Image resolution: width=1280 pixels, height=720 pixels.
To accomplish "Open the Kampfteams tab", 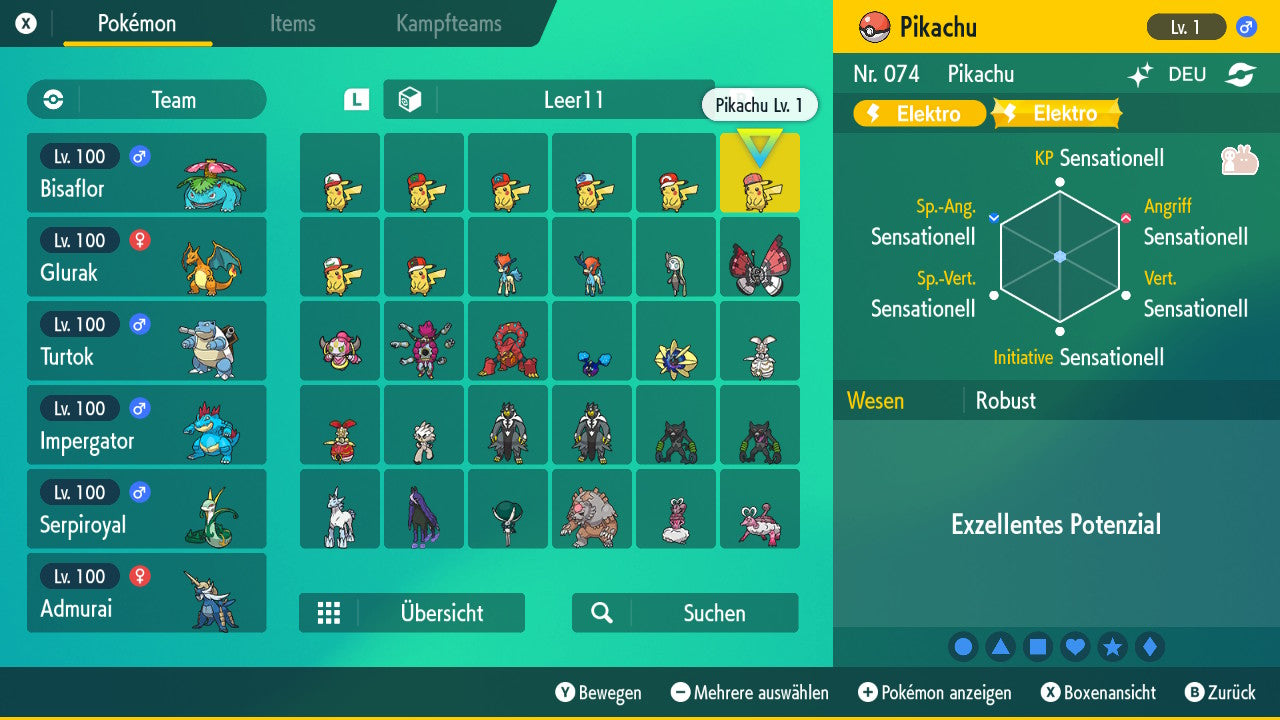I will (447, 24).
